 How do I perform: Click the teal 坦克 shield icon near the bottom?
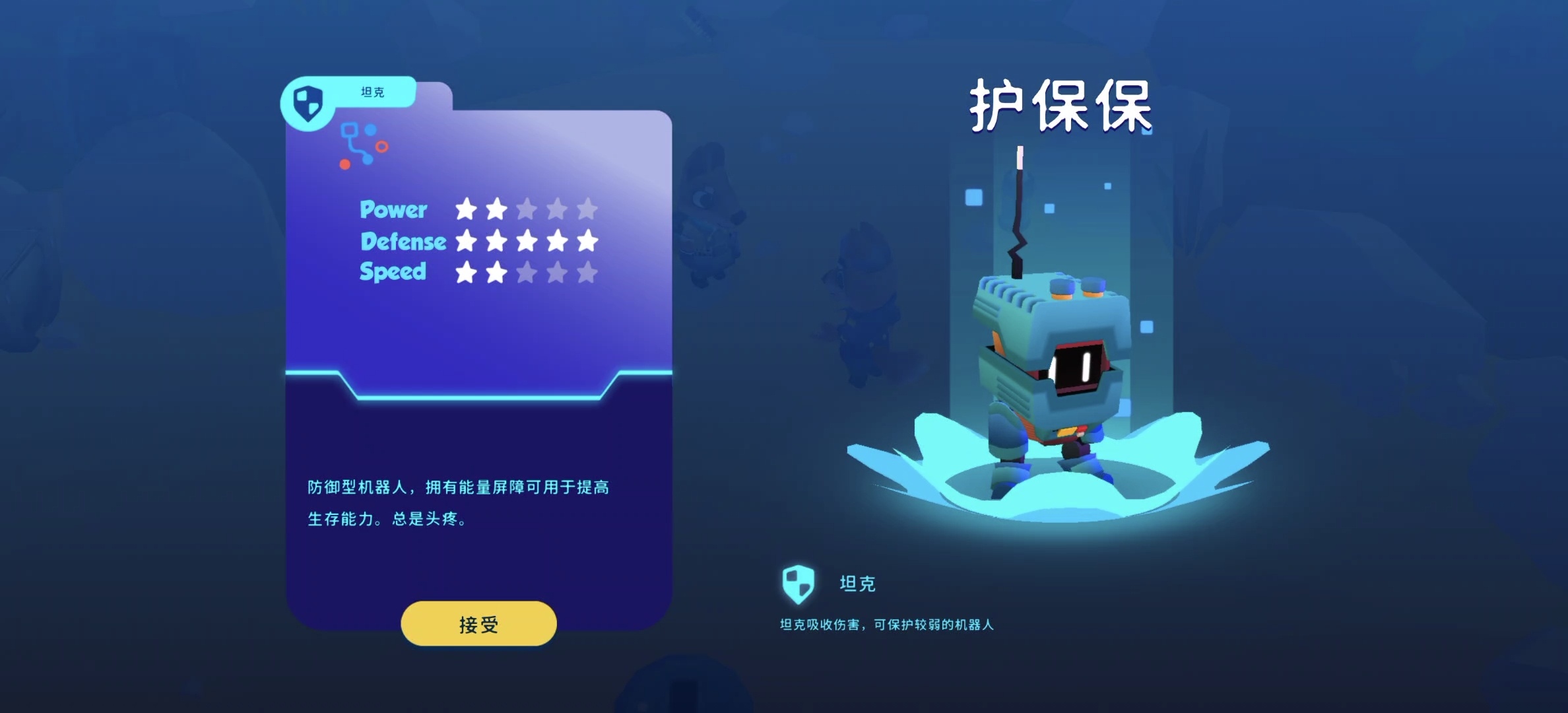[x=797, y=584]
